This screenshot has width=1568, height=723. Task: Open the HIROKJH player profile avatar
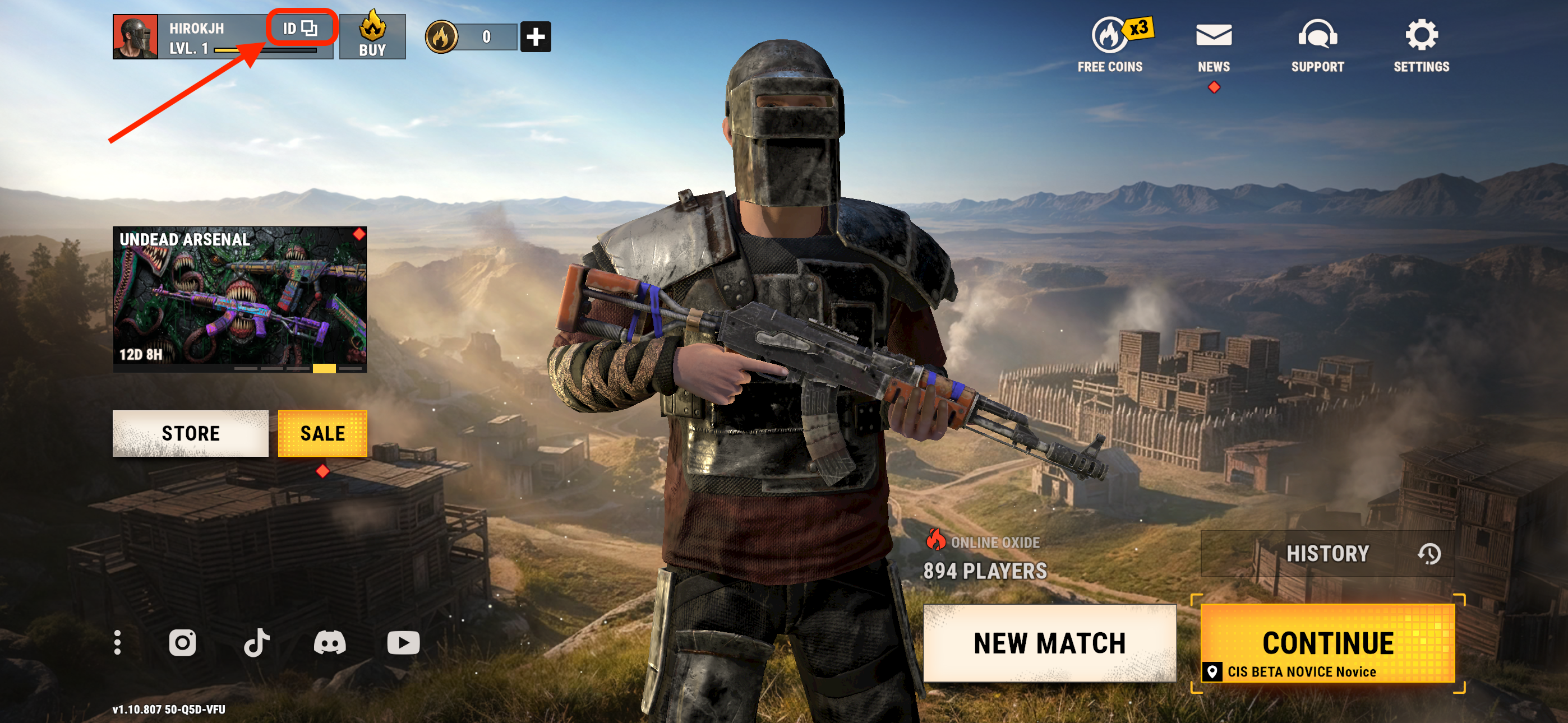[x=135, y=37]
